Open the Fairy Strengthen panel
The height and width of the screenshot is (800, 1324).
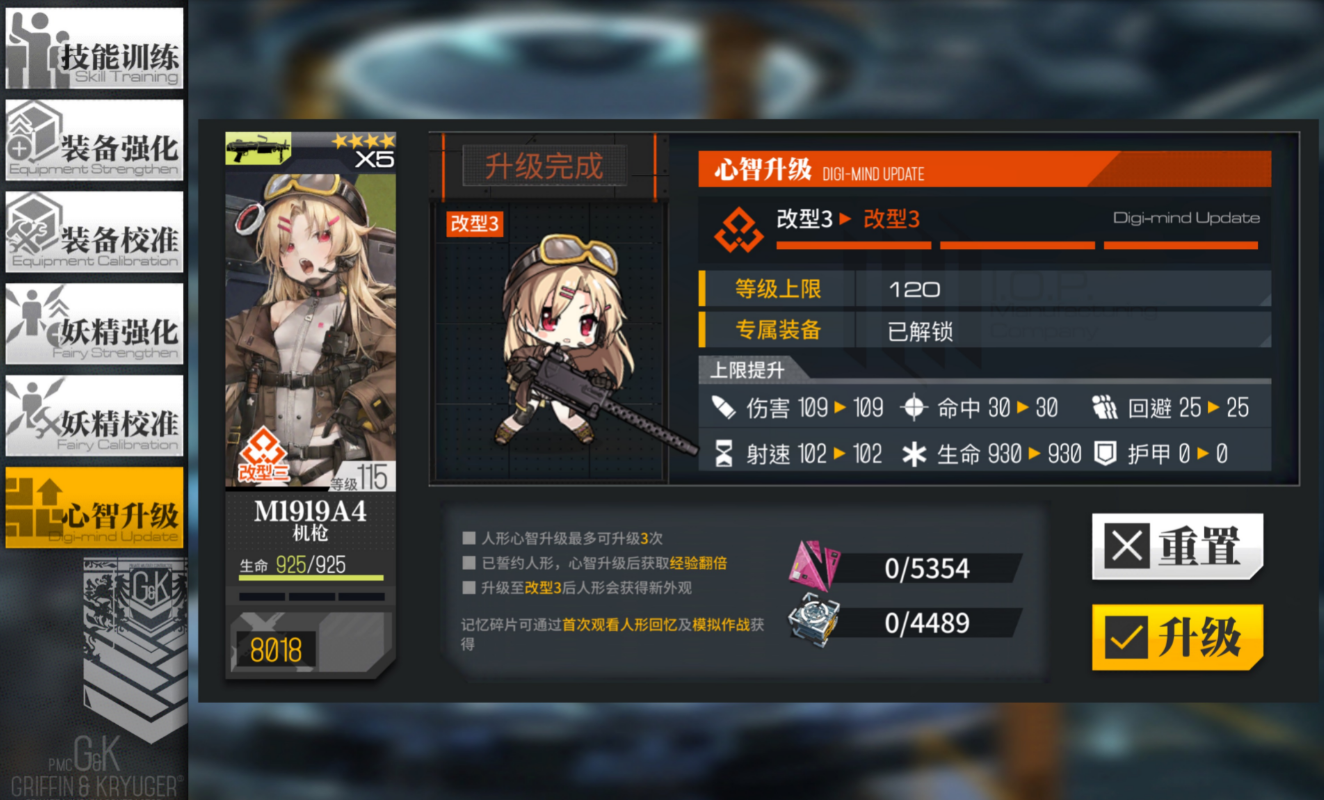click(x=94, y=323)
